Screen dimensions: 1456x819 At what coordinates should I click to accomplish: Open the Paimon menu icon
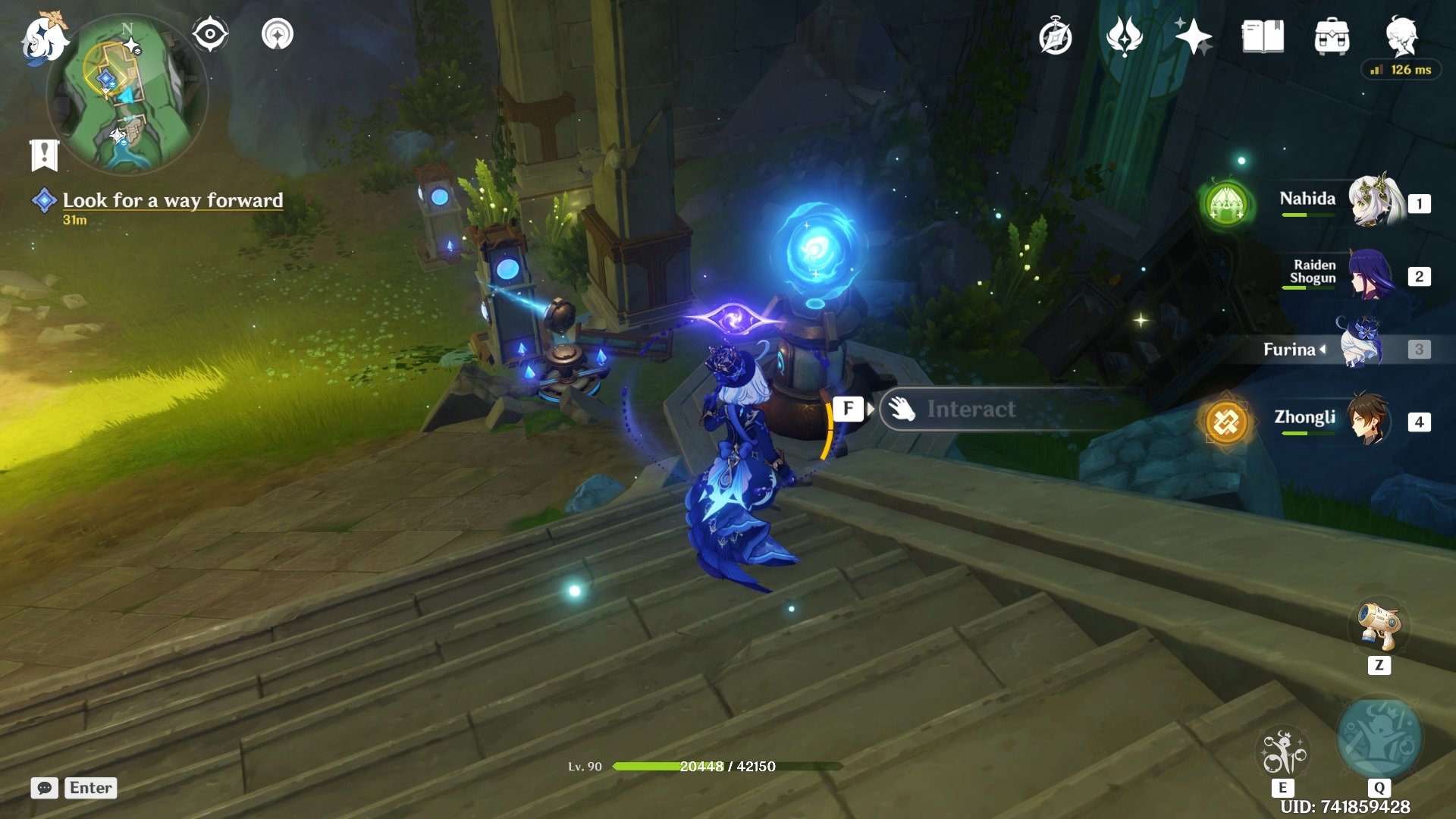tap(43, 38)
